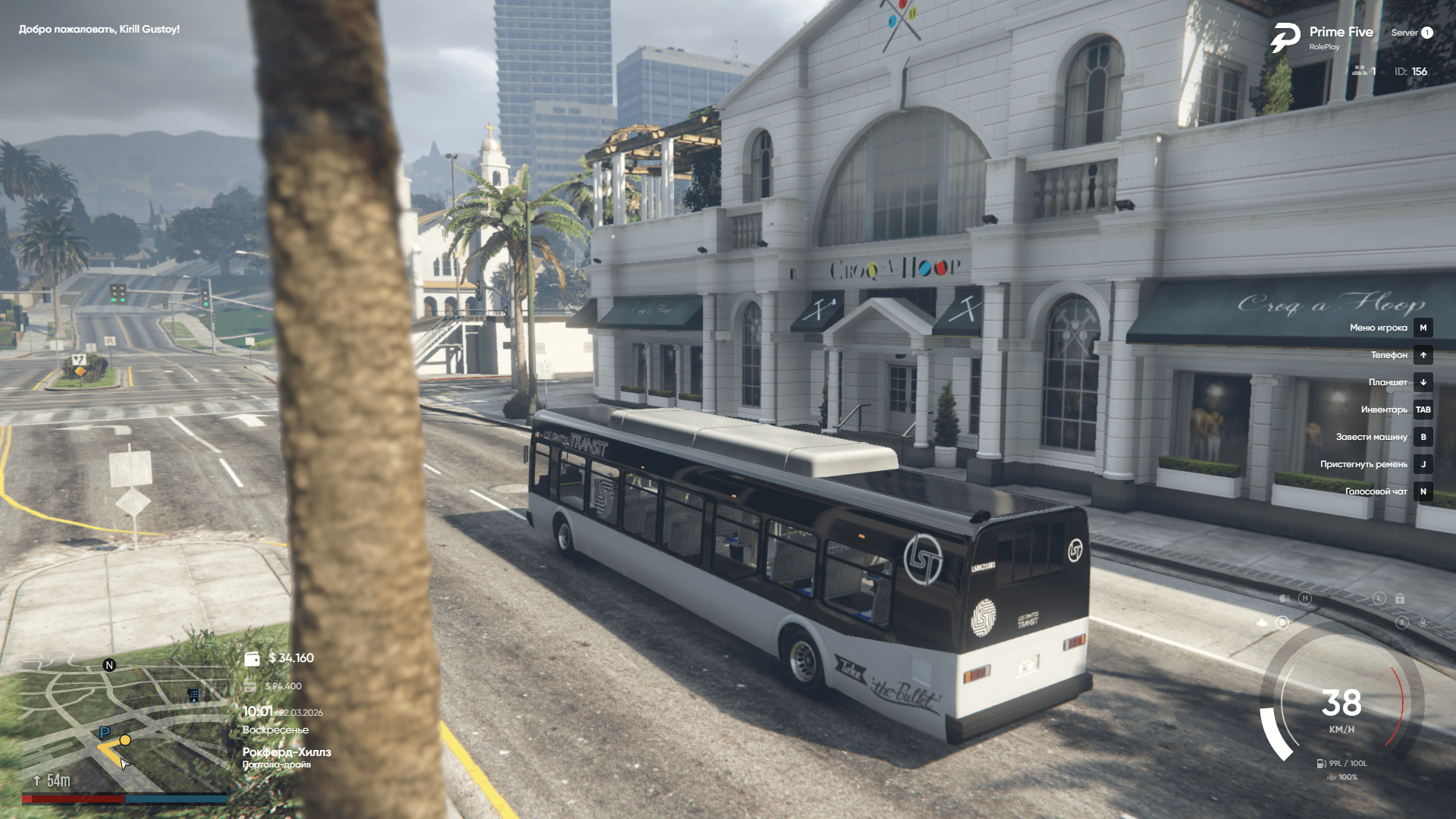This screenshot has height=819, width=1456.
Task: Toggle the headlights indicator icon
Action: [x=1285, y=598]
